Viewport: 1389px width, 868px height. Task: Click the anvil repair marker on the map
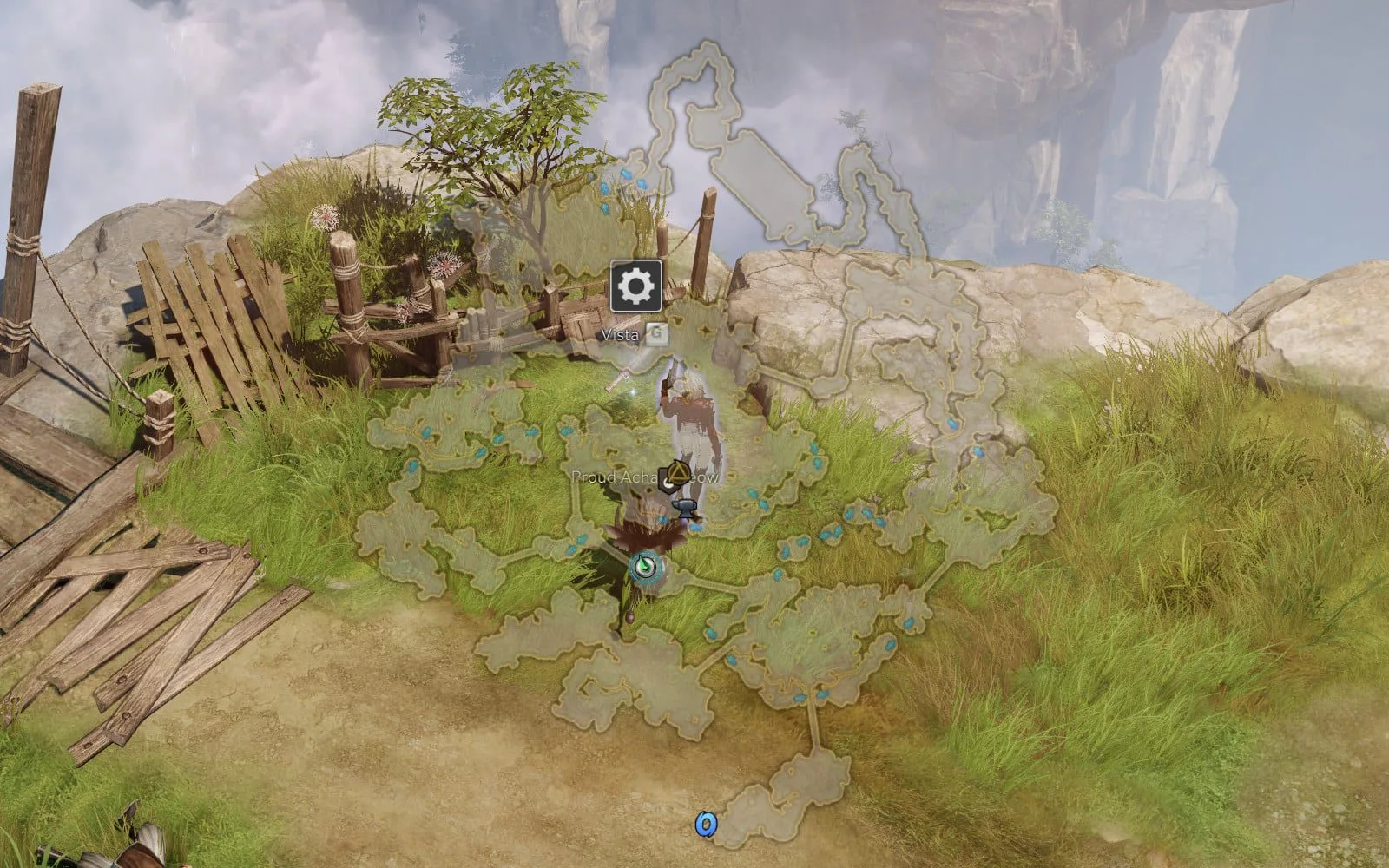tap(687, 507)
